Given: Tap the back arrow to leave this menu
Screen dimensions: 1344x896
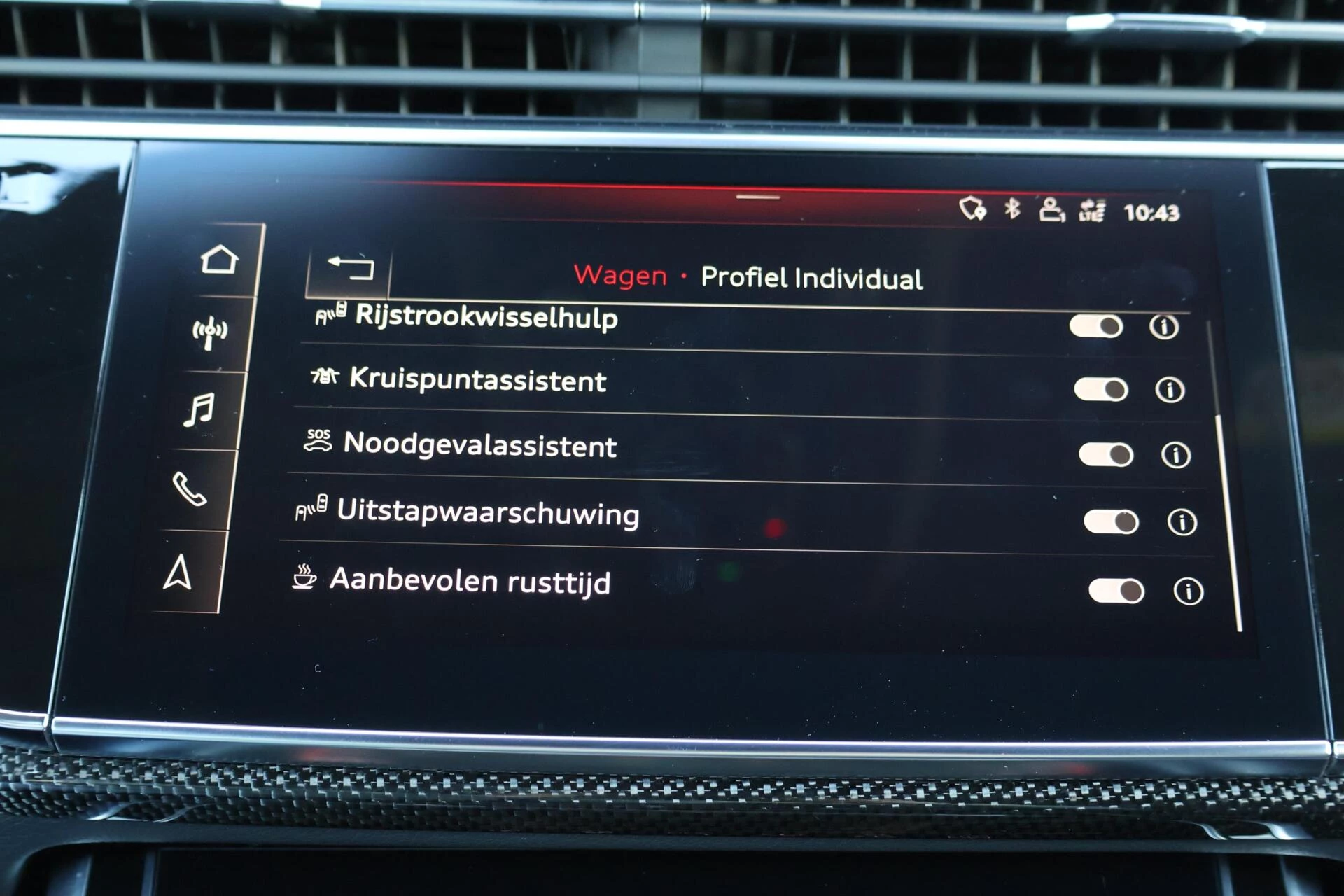Looking at the screenshot, I should [x=349, y=269].
